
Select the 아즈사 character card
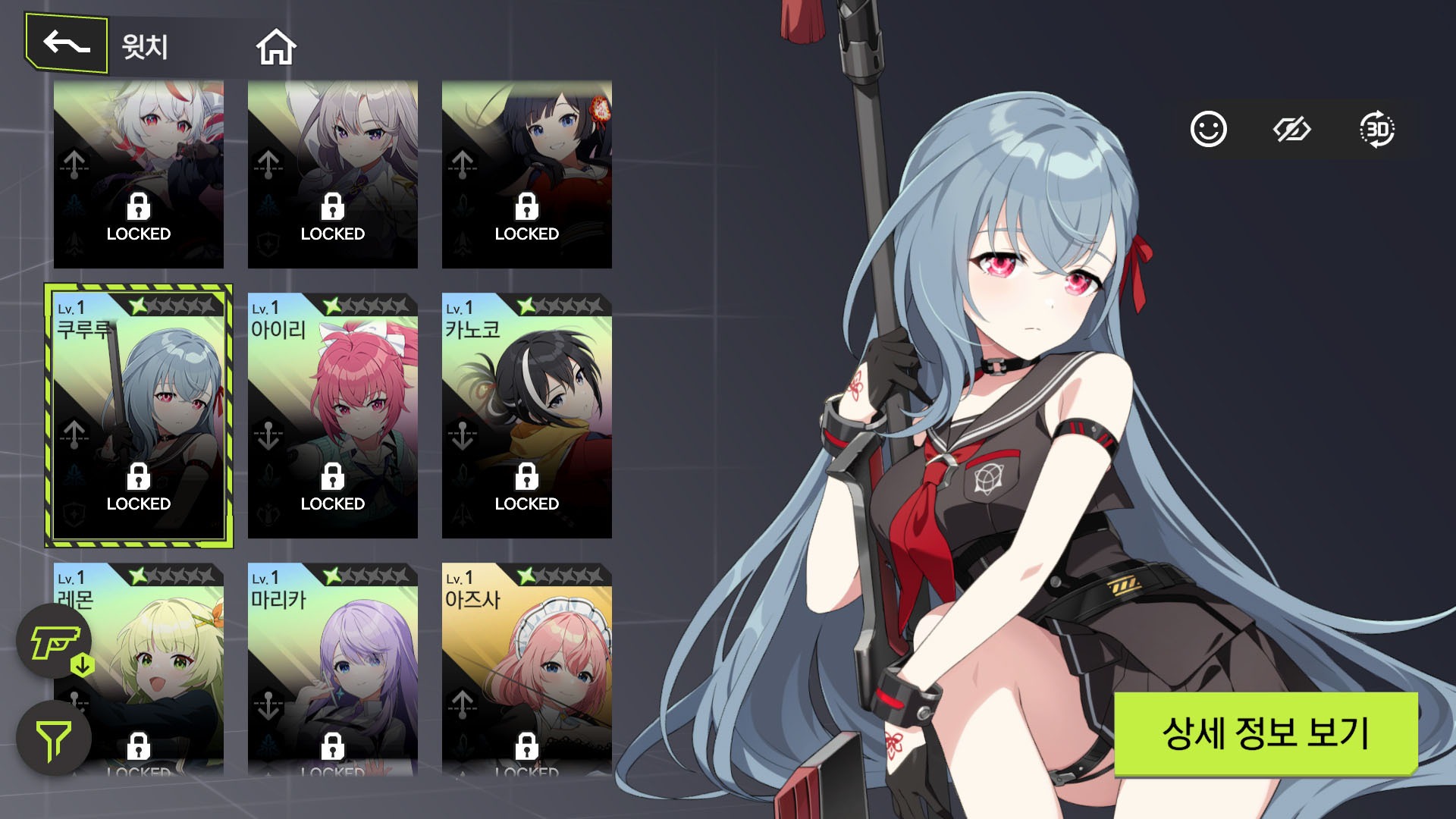point(526,669)
